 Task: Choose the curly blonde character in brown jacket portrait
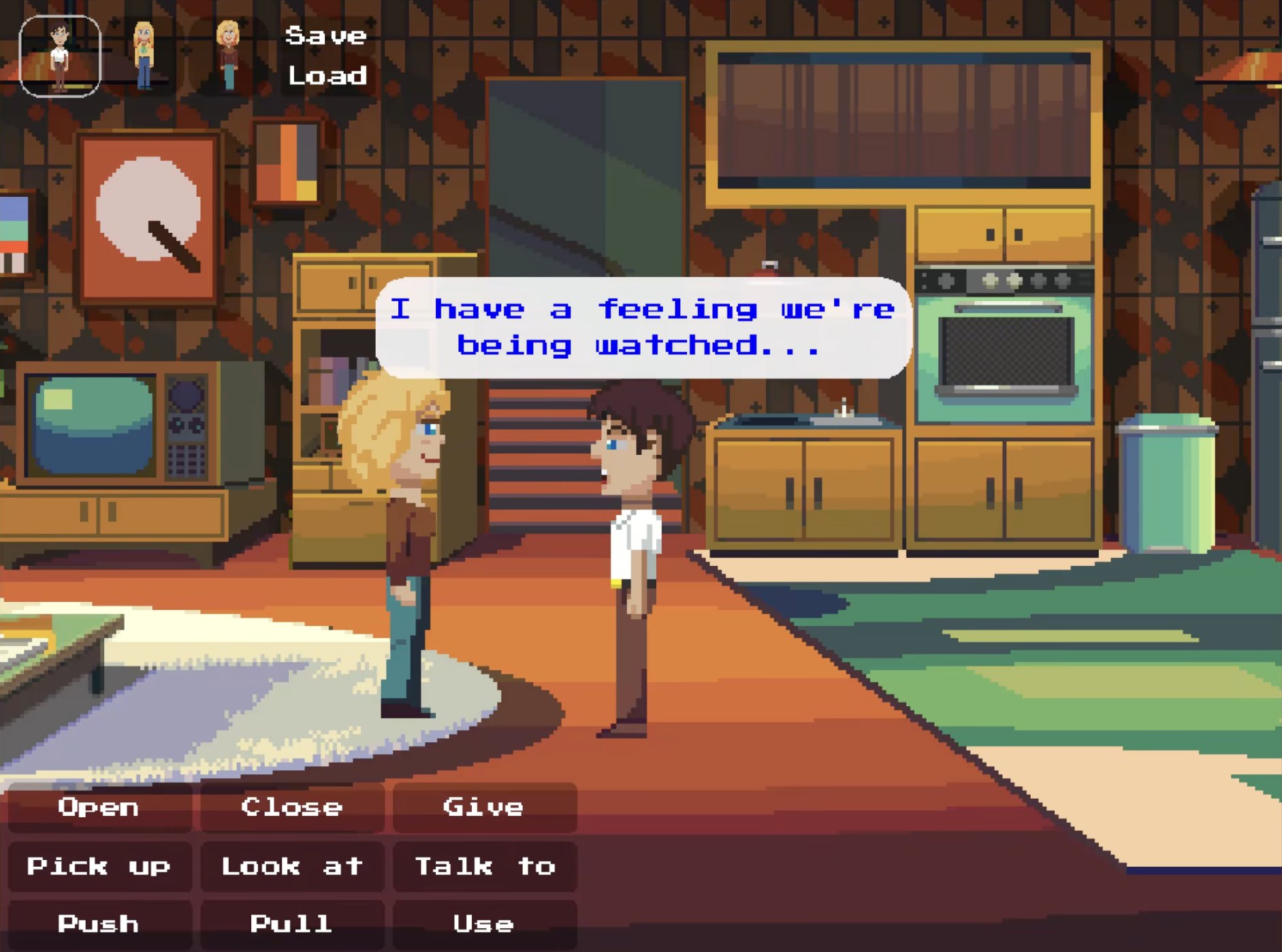(228, 56)
